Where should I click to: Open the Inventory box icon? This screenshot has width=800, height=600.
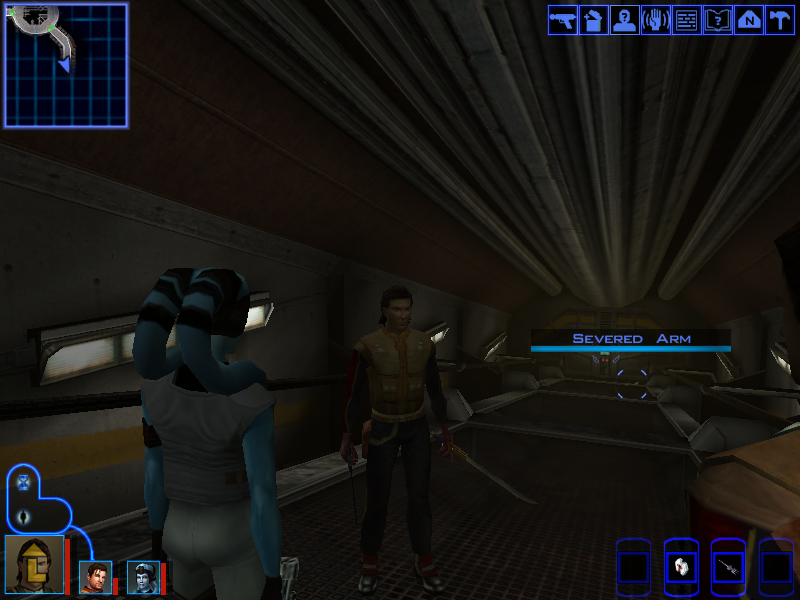[594, 20]
